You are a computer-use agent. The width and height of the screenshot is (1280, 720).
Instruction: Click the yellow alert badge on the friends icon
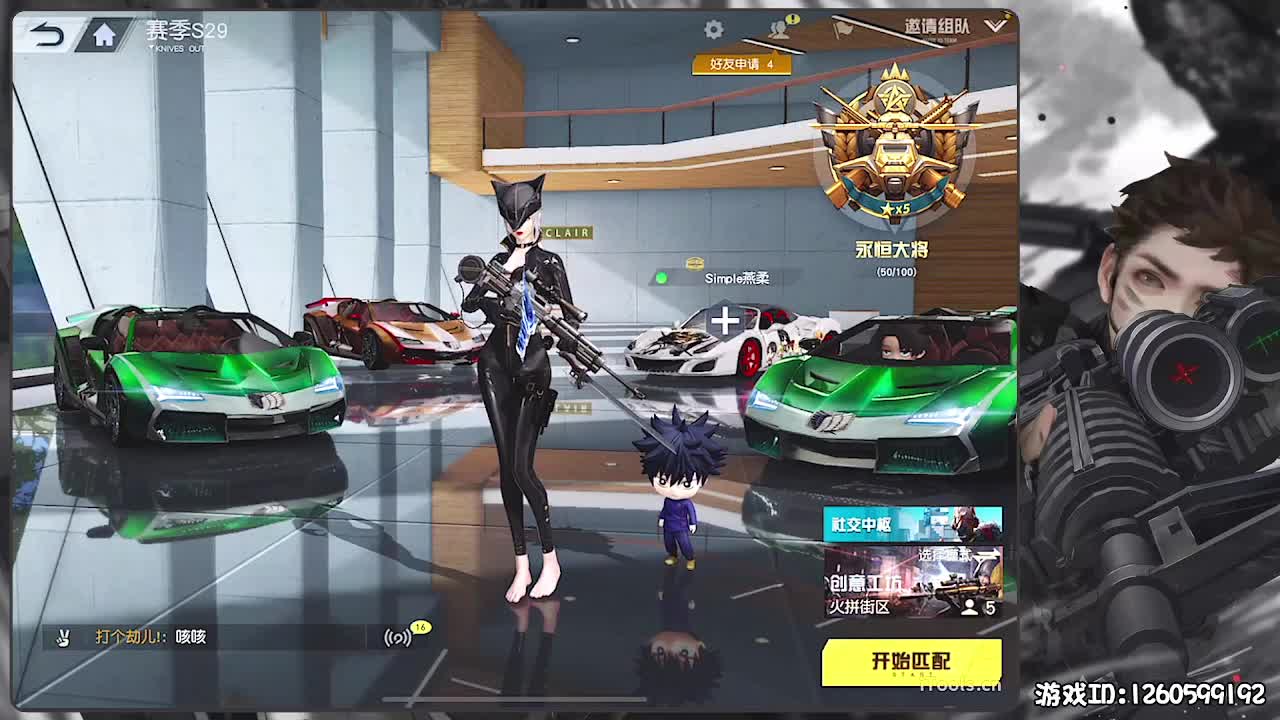click(790, 17)
